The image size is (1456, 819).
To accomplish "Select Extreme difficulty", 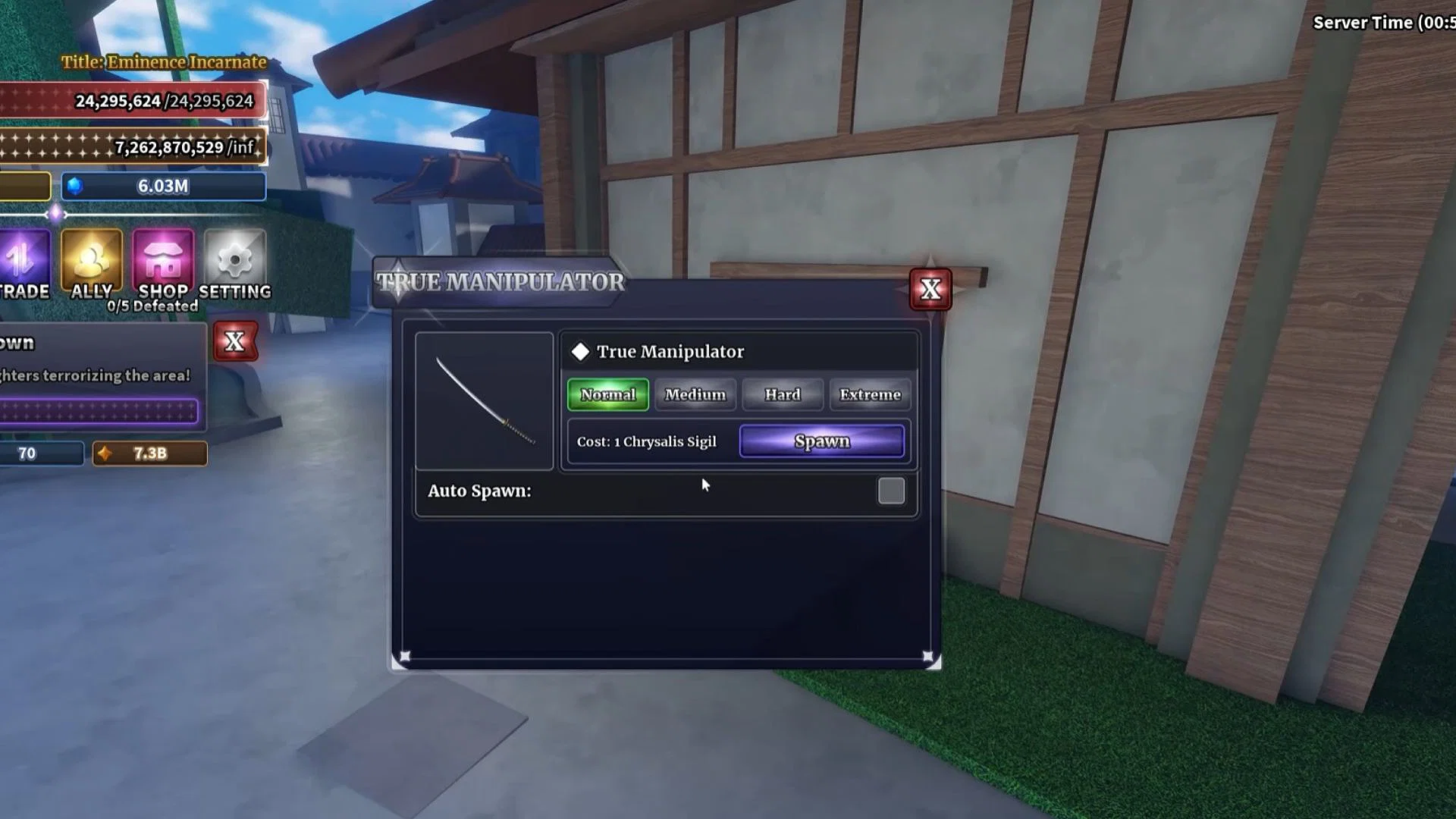I will (x=870, y=394).
